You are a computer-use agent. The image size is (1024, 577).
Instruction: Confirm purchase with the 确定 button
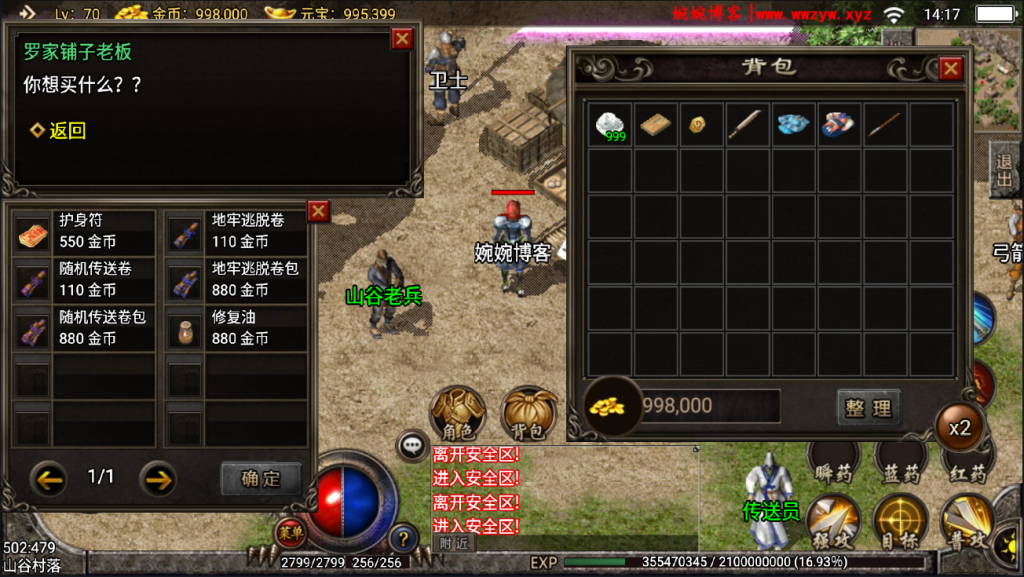260,478
